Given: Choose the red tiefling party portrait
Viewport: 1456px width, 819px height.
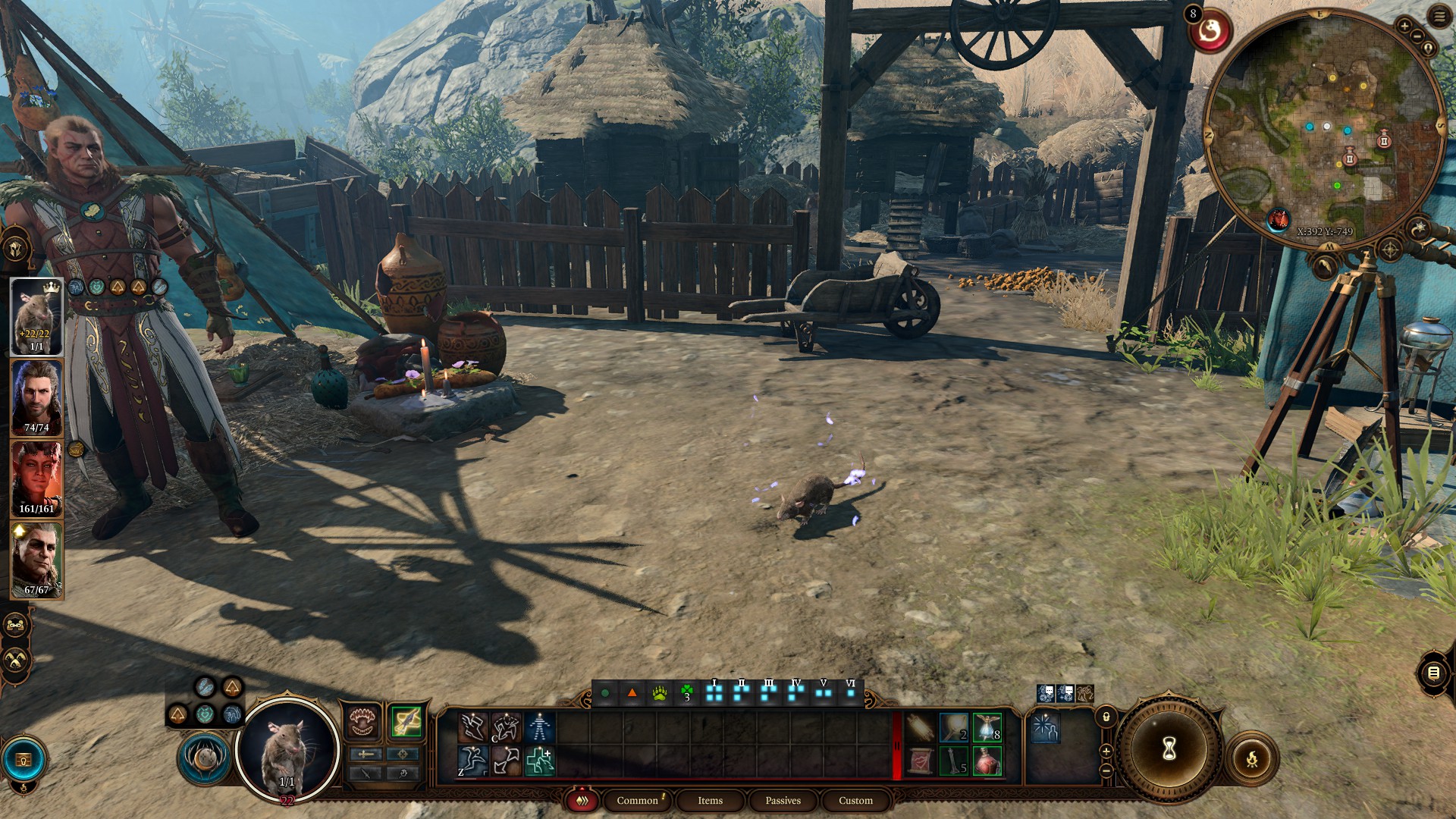Looking at the screenshot, I should pos(36,479).
